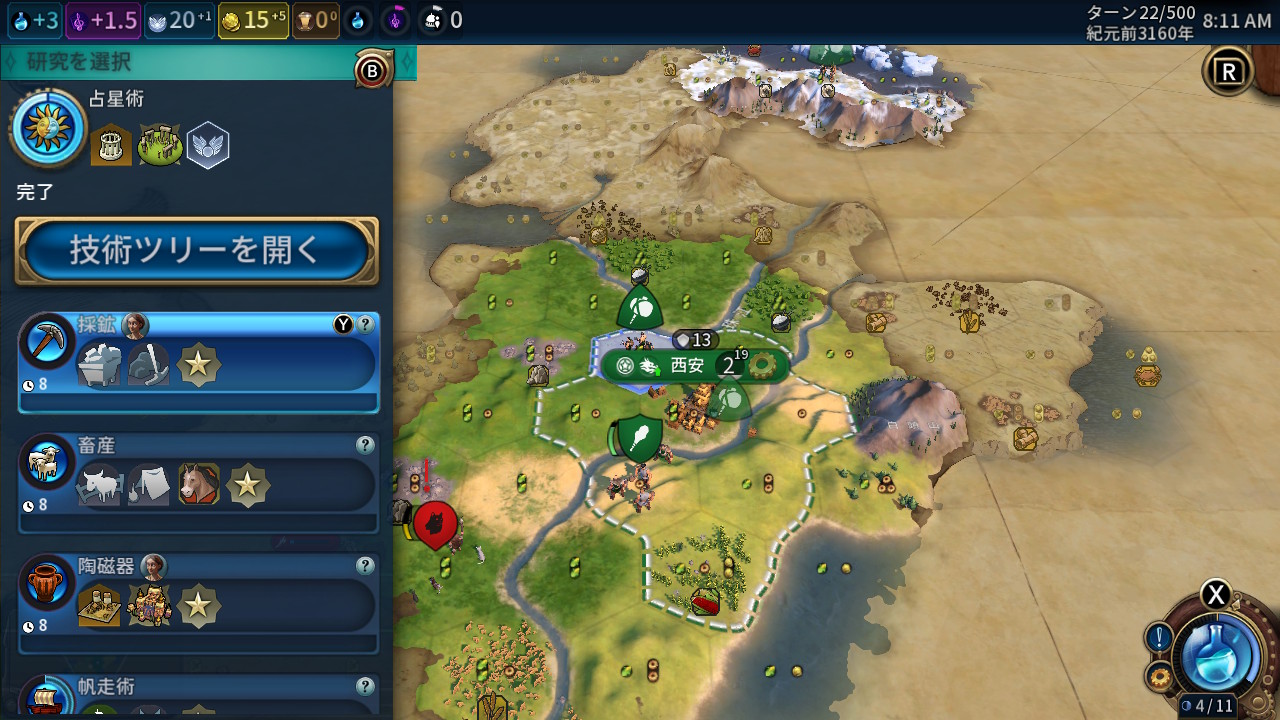Open the help question mark for 畜産
The image size is (1280, 720).
[x=366, y=445]
